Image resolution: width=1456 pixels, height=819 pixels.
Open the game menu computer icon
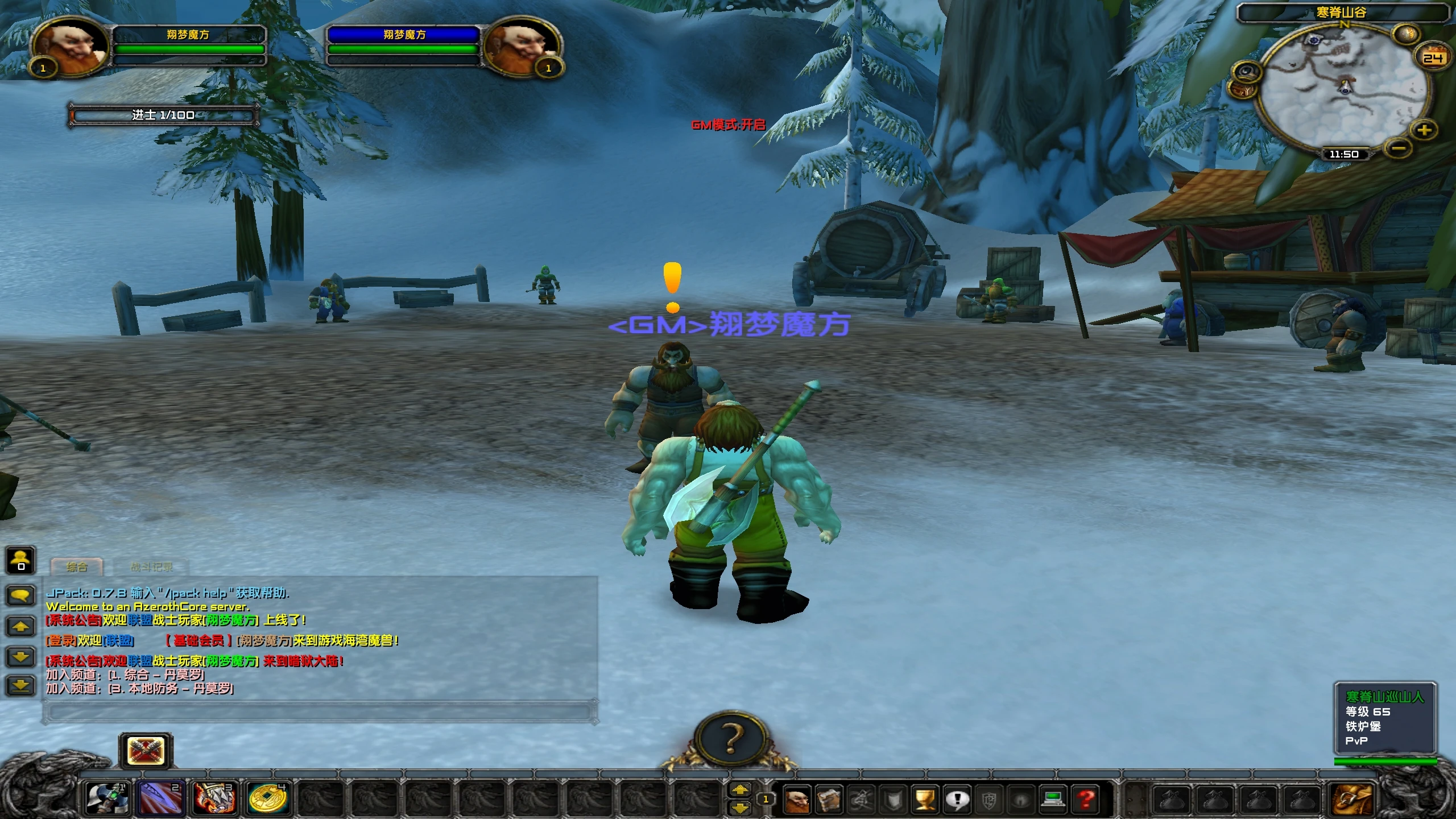(1053, 800)
